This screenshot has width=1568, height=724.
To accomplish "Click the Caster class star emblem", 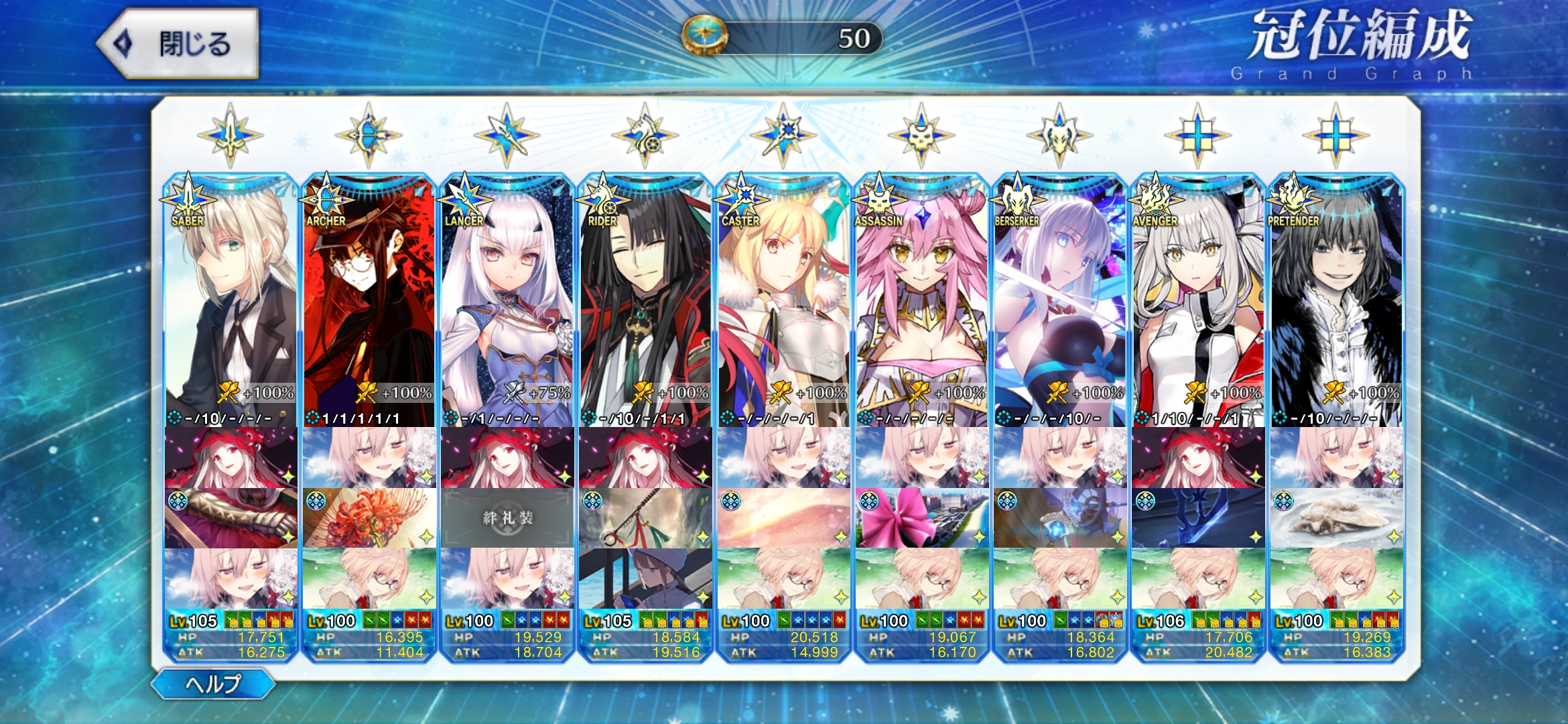I will click(x=783, y=135).
